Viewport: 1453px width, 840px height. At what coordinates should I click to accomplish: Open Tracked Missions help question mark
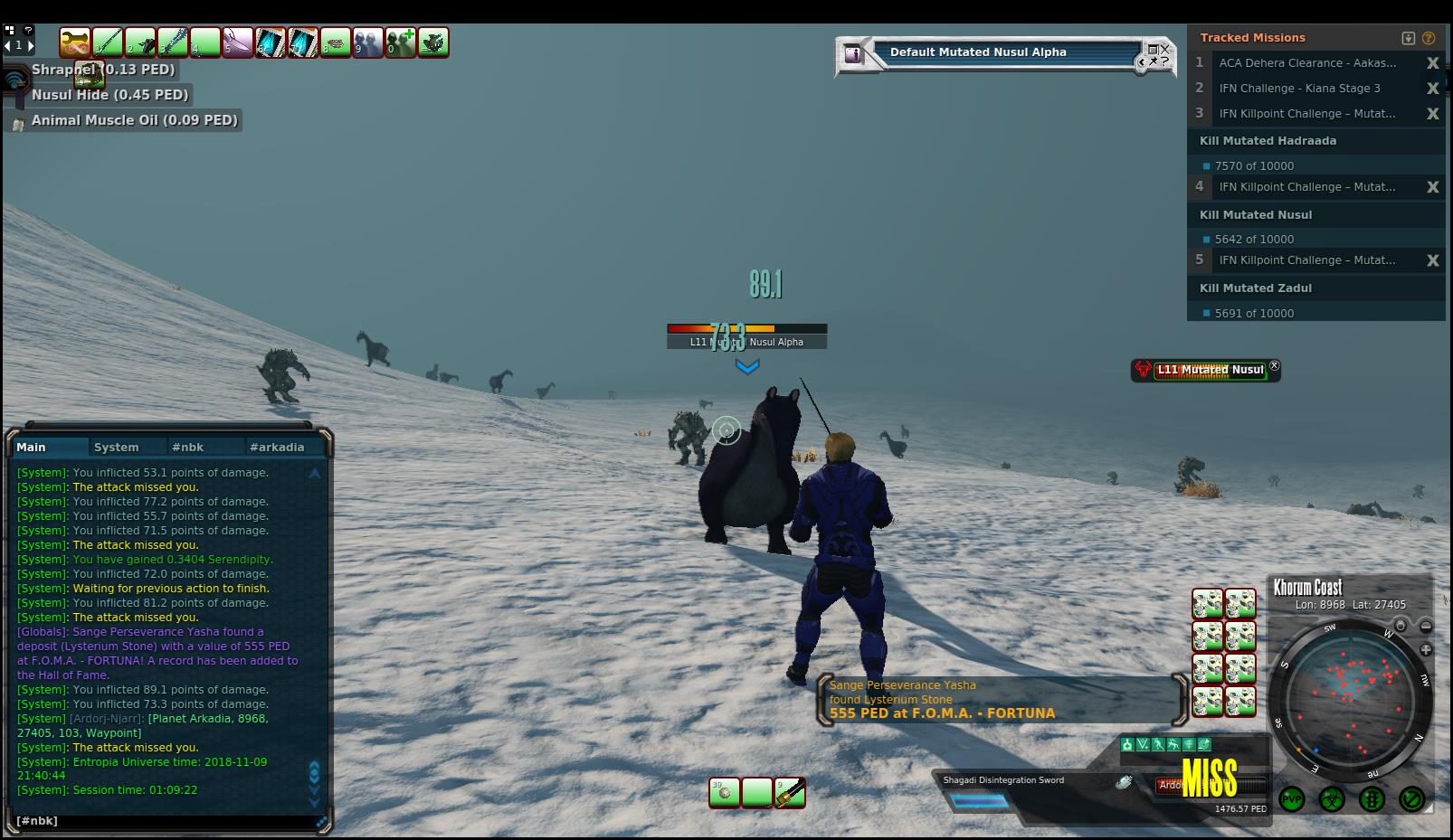point(1429,38)
